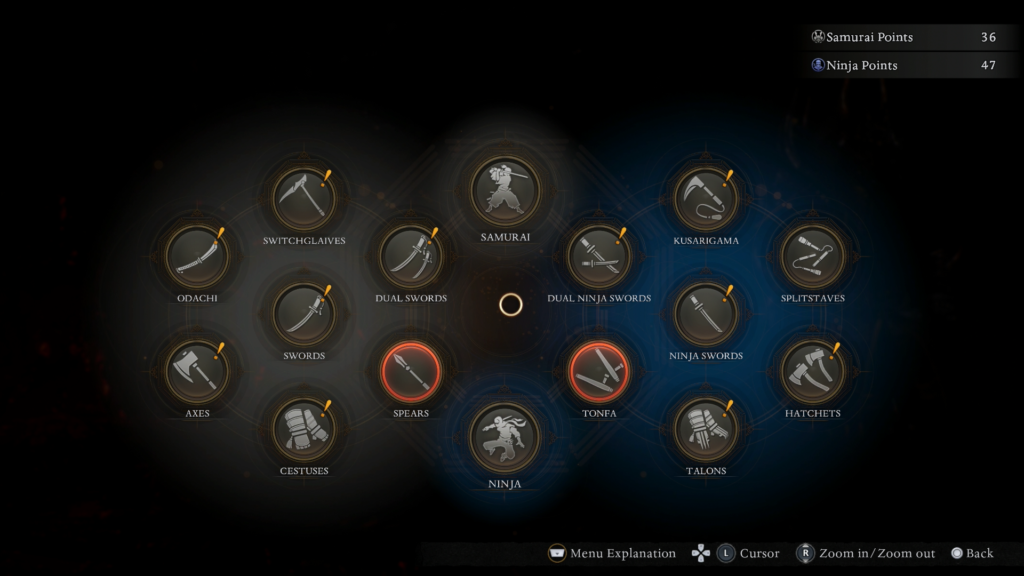Open the Swords skill tree

pyautogui.click(x=304, y=313)
